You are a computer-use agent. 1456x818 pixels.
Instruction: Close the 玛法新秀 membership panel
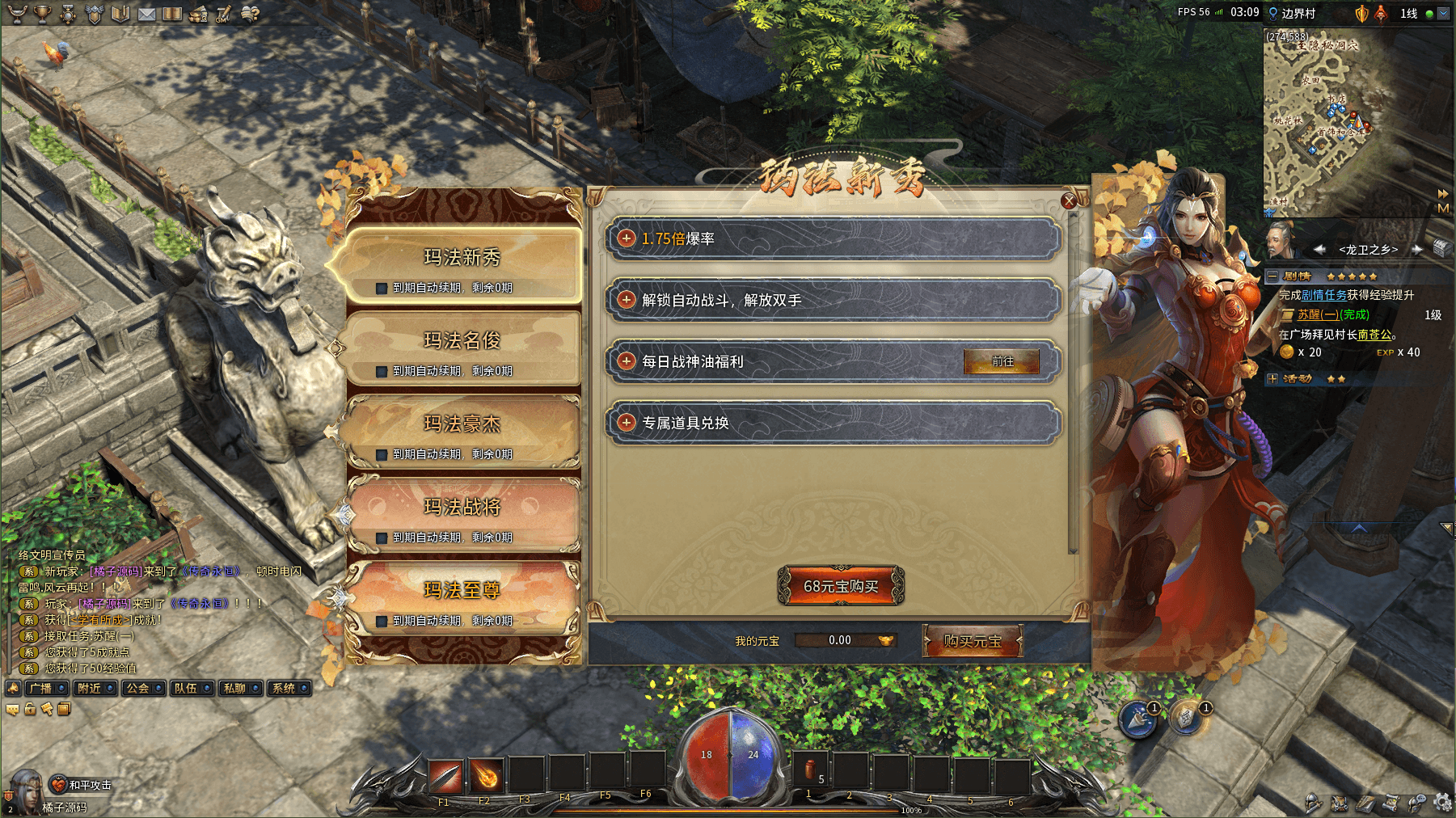[x=1069, y=200]
